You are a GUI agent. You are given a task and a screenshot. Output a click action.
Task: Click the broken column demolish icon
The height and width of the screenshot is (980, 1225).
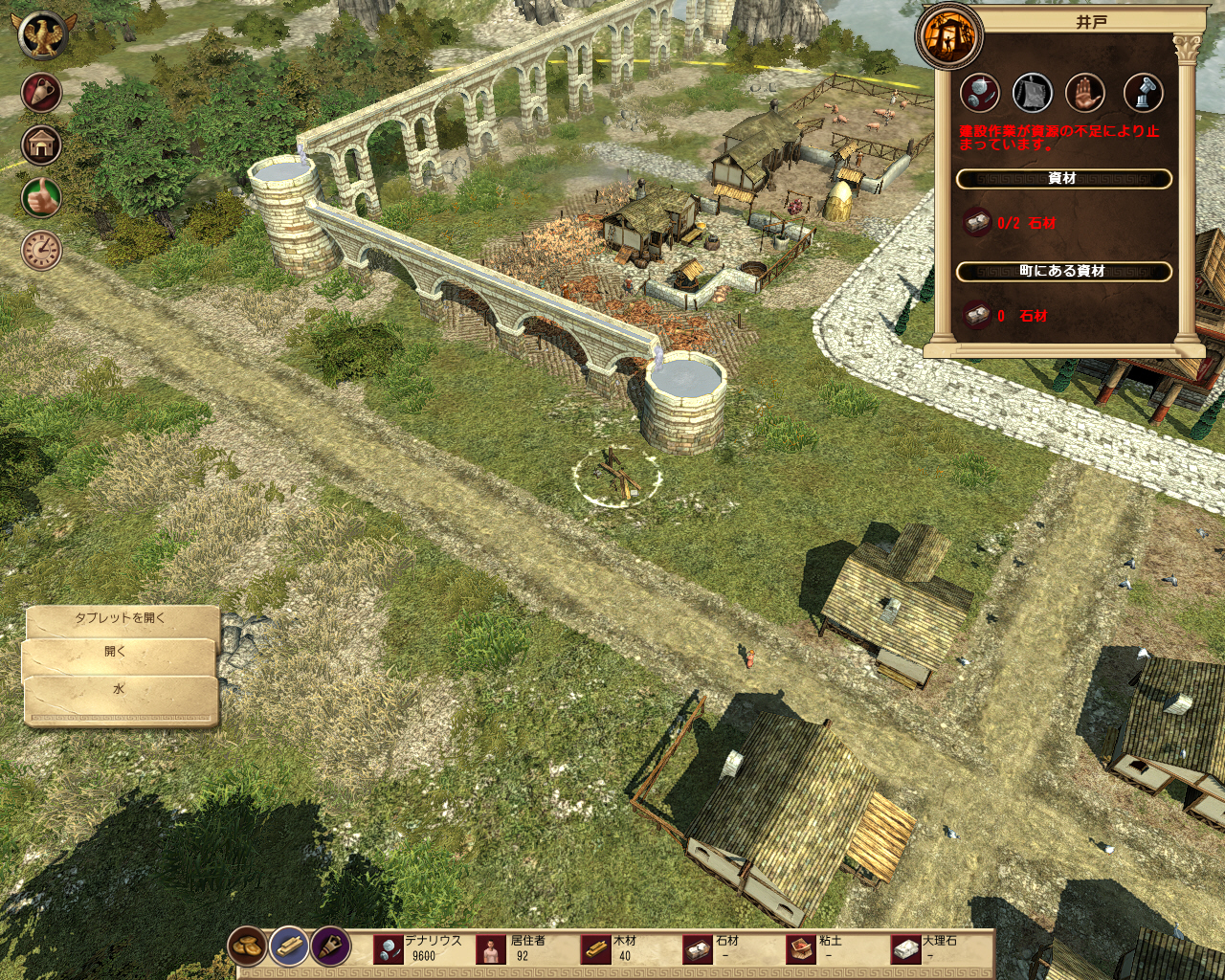pyautogui.click(x=1143, y=93)
